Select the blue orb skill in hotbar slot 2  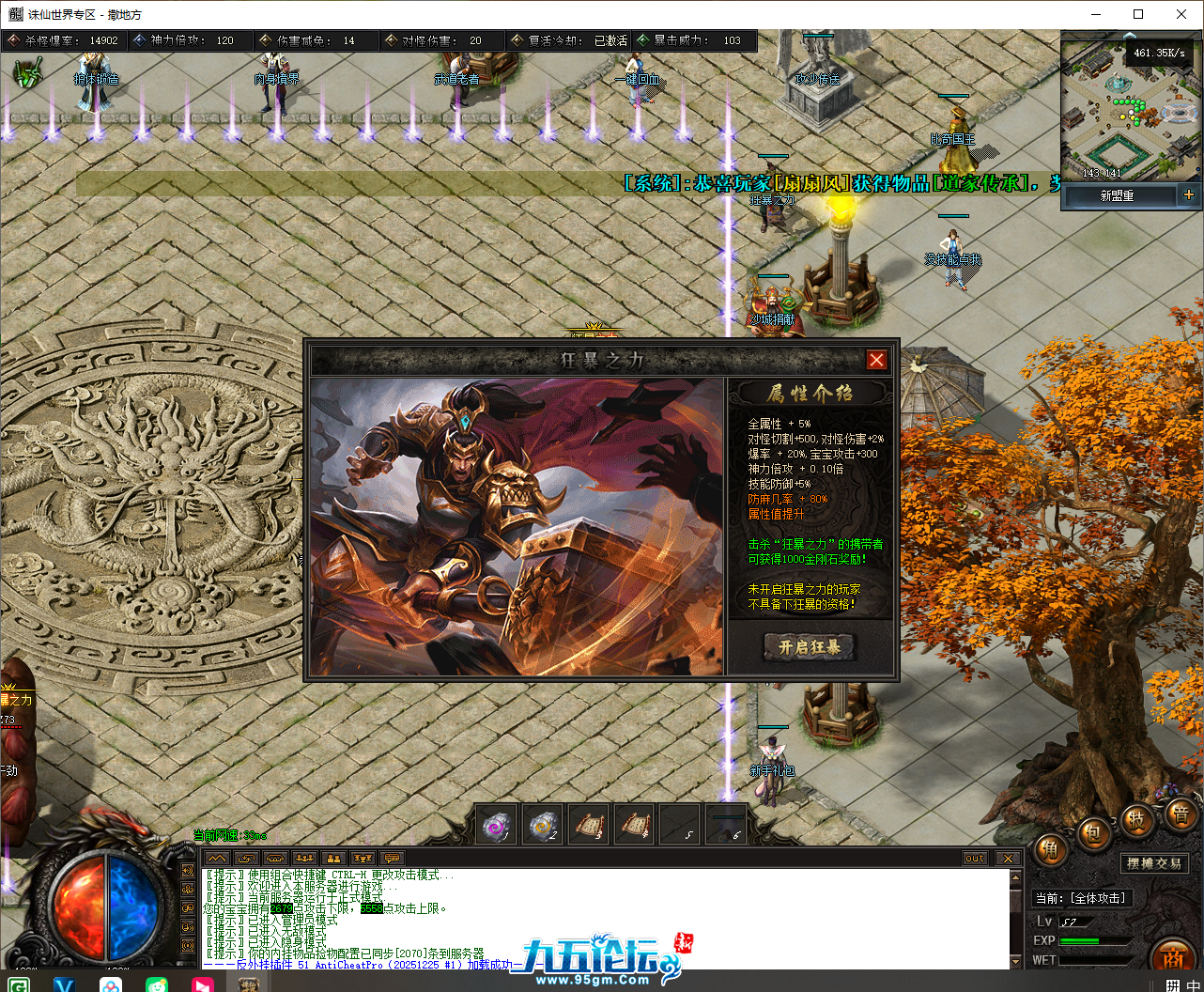coord(542,822)
